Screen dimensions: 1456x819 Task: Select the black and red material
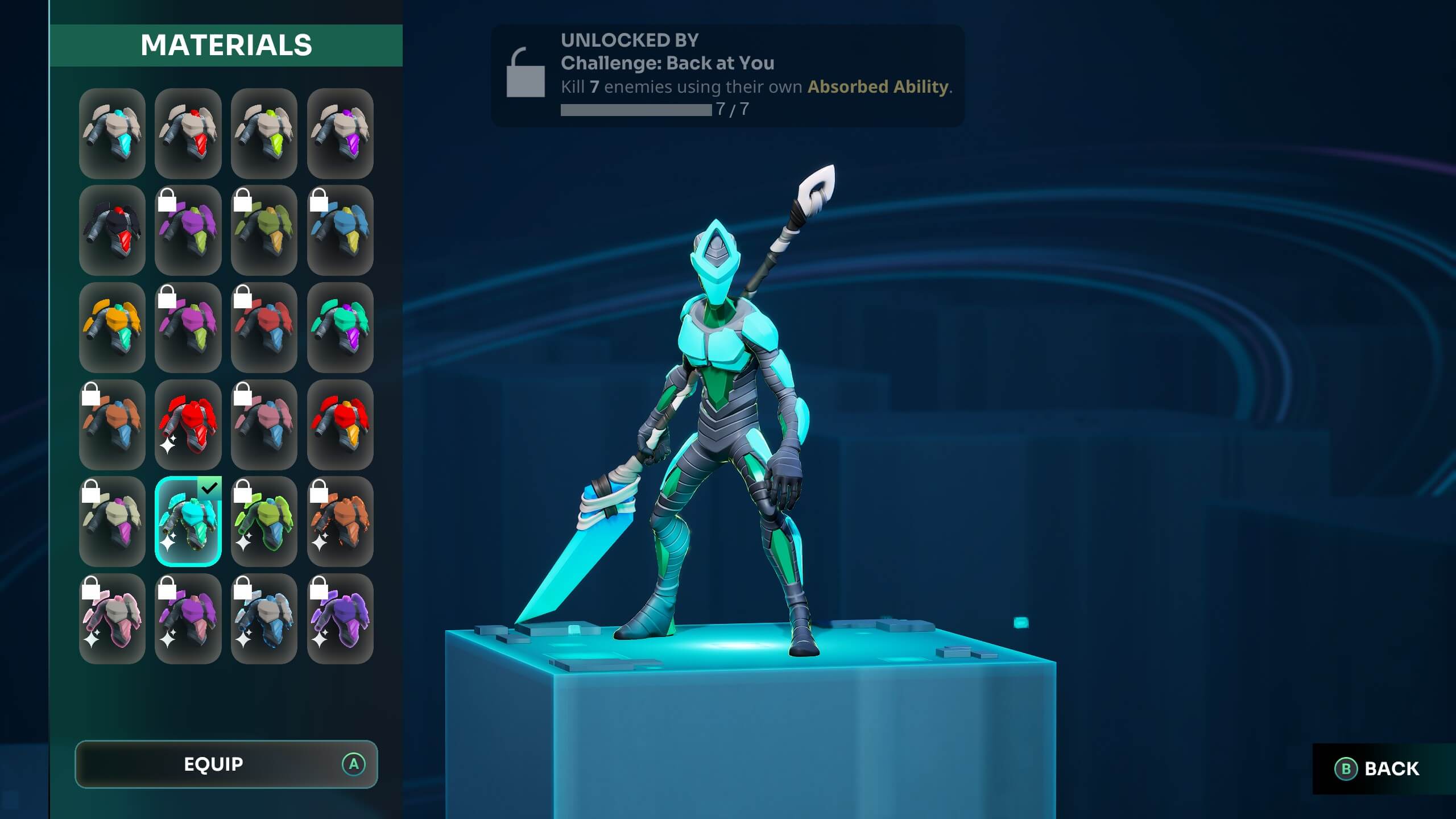(x=111, y=230)
